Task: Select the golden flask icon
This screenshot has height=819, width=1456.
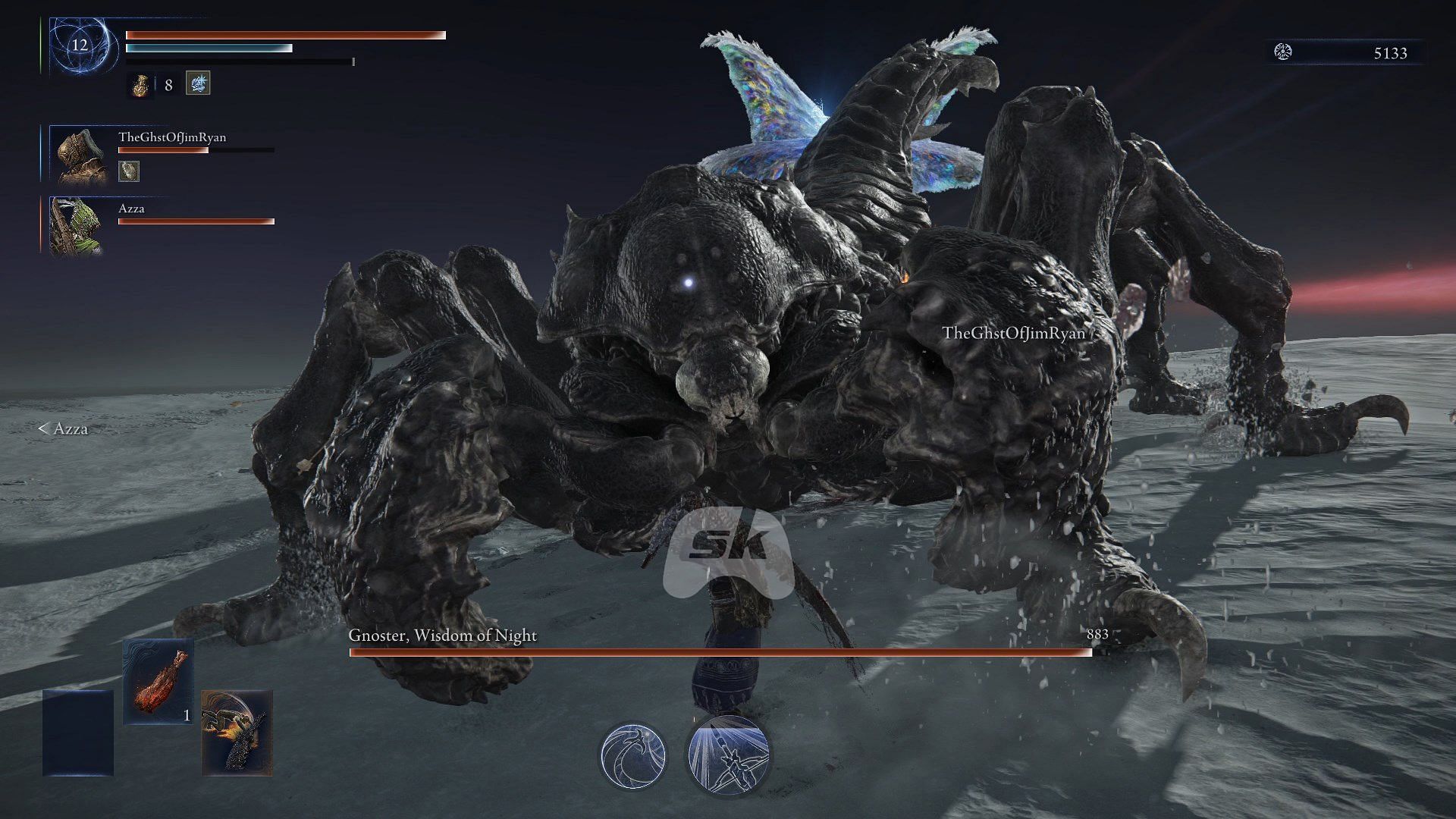Action: [140, 85]
